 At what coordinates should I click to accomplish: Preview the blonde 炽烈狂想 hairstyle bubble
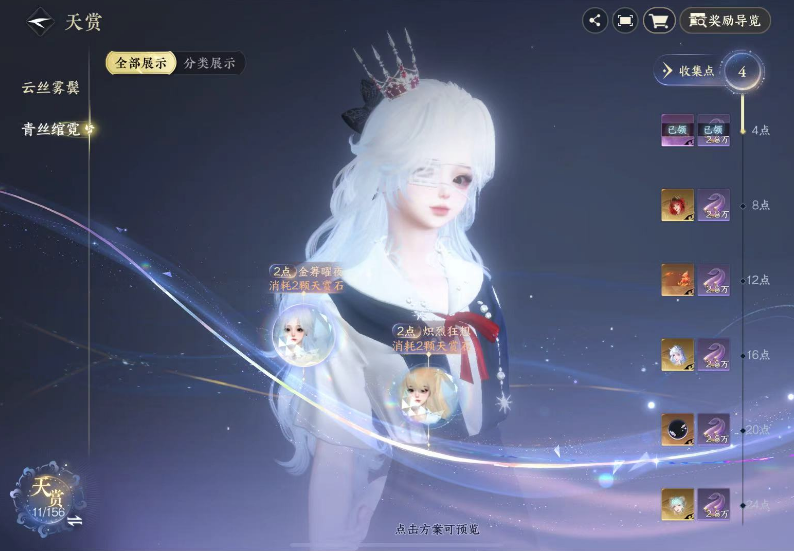pos(424,391)
